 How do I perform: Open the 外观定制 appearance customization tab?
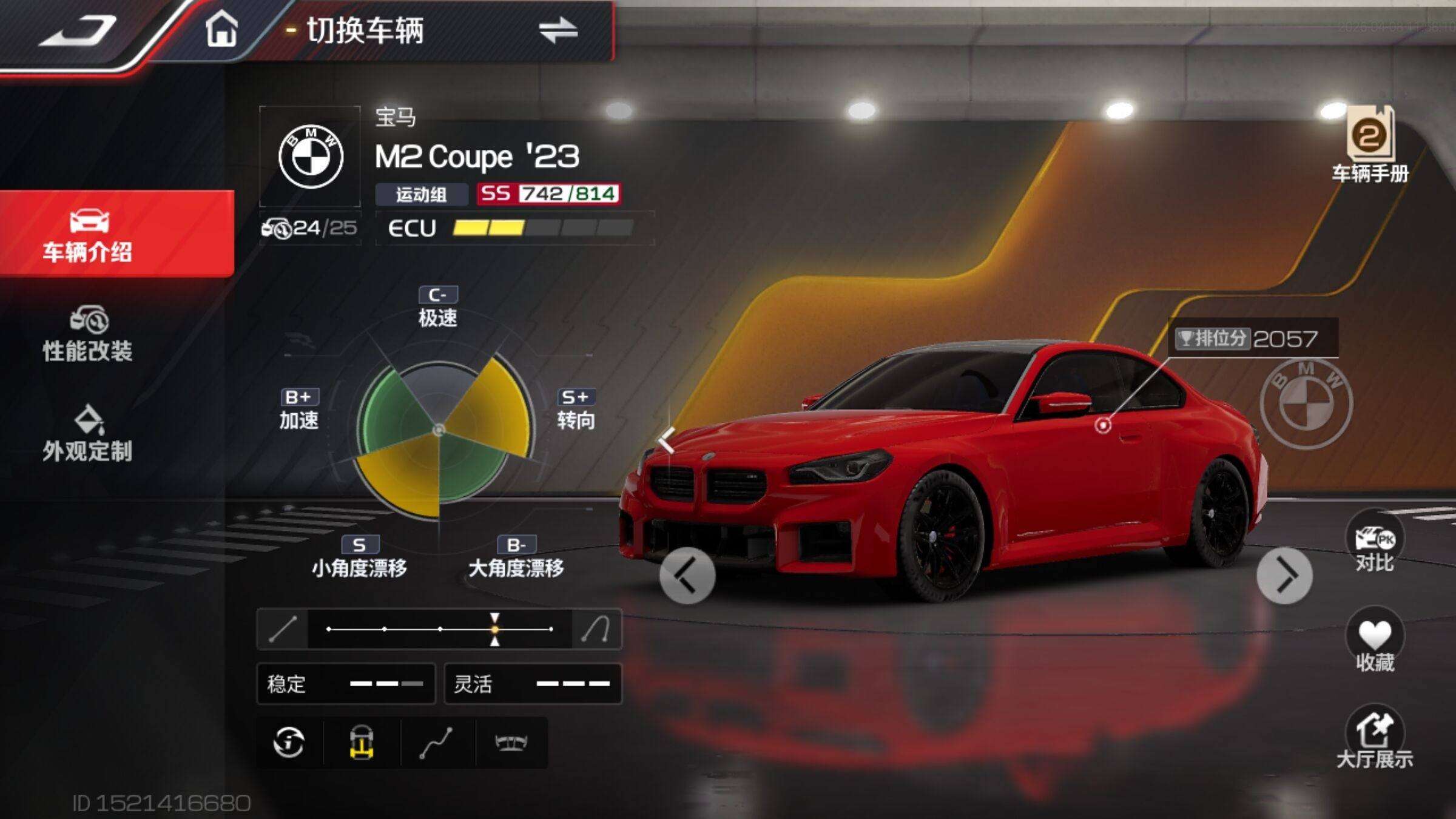point(88,434)
